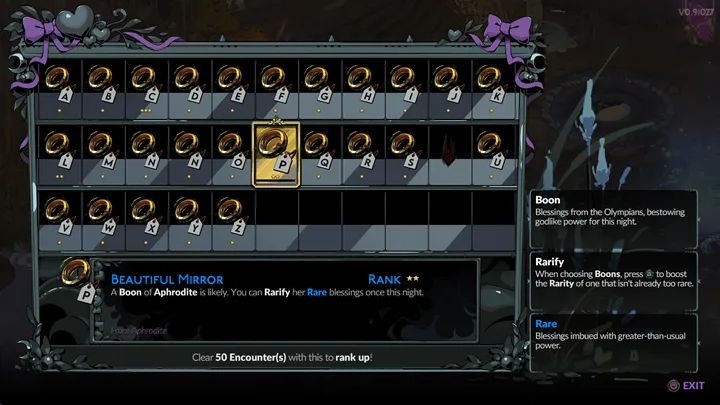Equip the highlighted Beautiful Mirror keepsake P
Viewport: 720px width, 405px height.
[x=275, y=150]
